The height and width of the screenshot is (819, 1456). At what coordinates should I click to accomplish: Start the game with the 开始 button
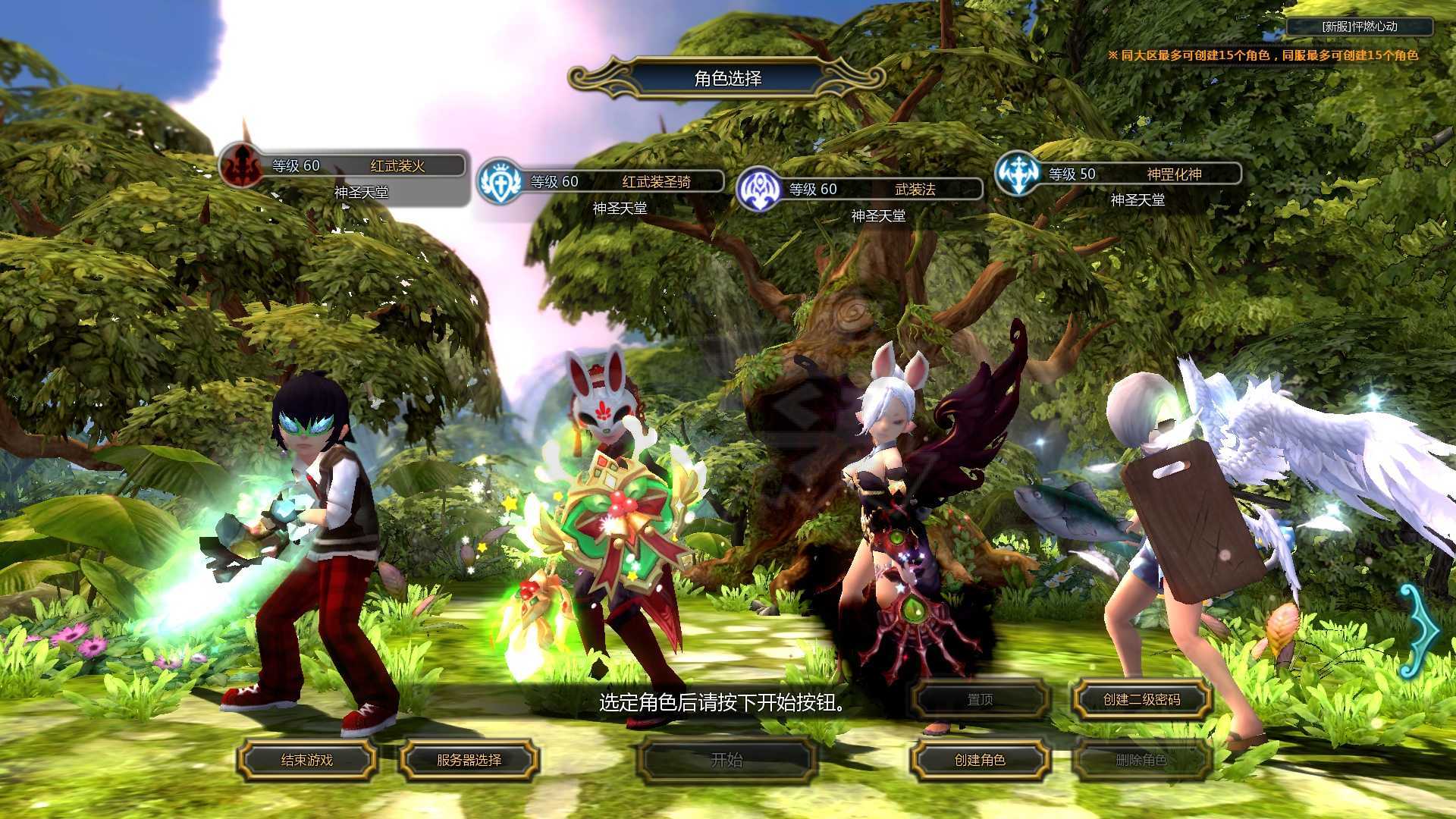[726, 760]
